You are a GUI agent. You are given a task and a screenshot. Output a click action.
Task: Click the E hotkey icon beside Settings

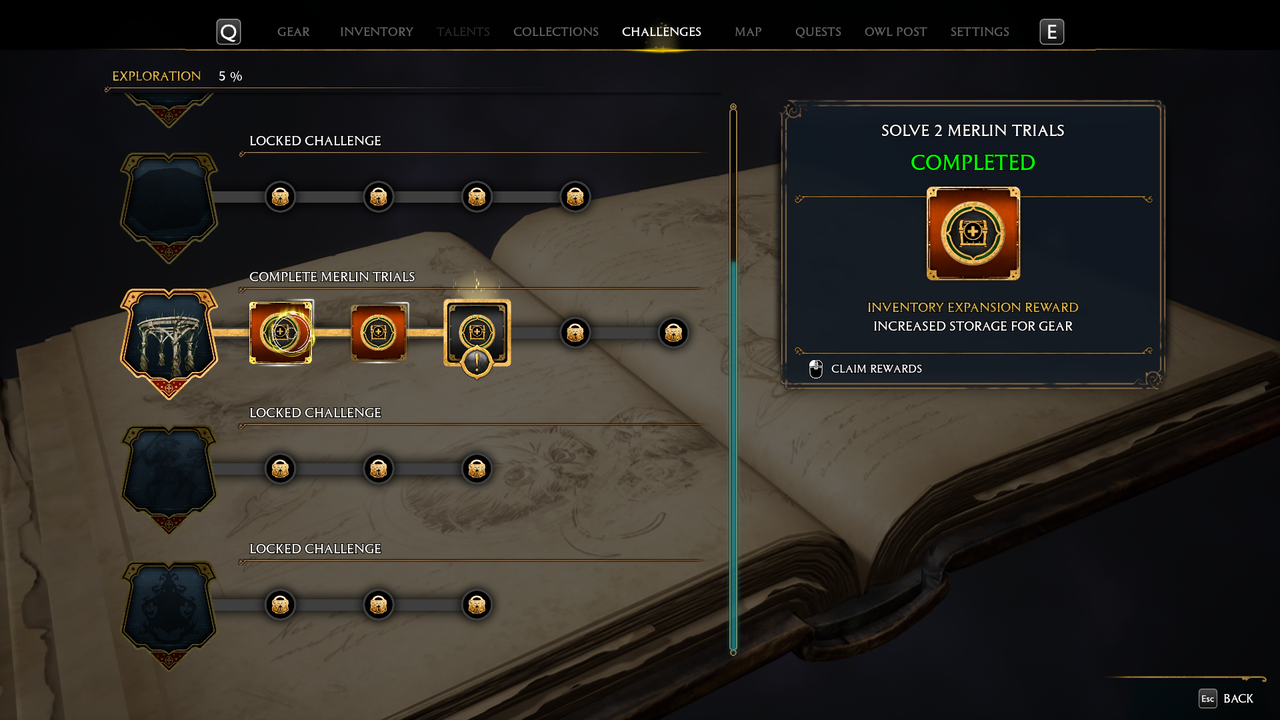coord(1051,31)
